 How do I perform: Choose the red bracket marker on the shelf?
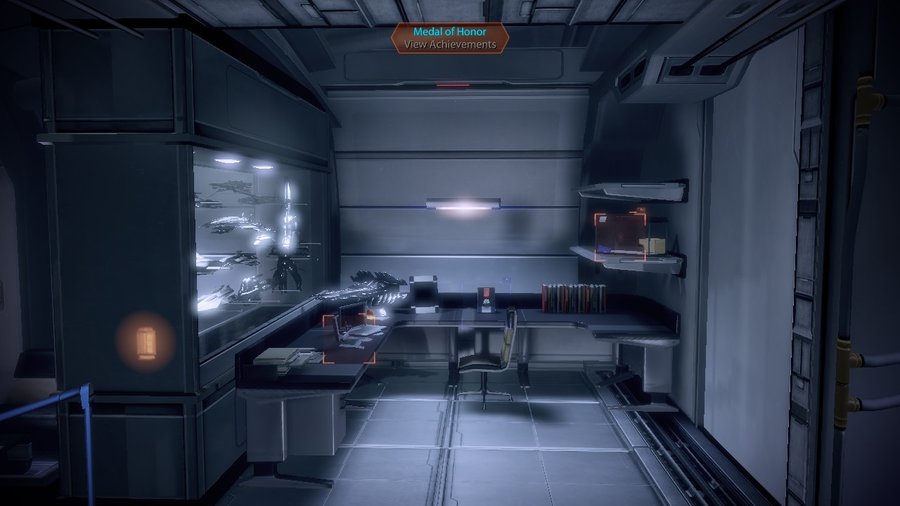620,234
